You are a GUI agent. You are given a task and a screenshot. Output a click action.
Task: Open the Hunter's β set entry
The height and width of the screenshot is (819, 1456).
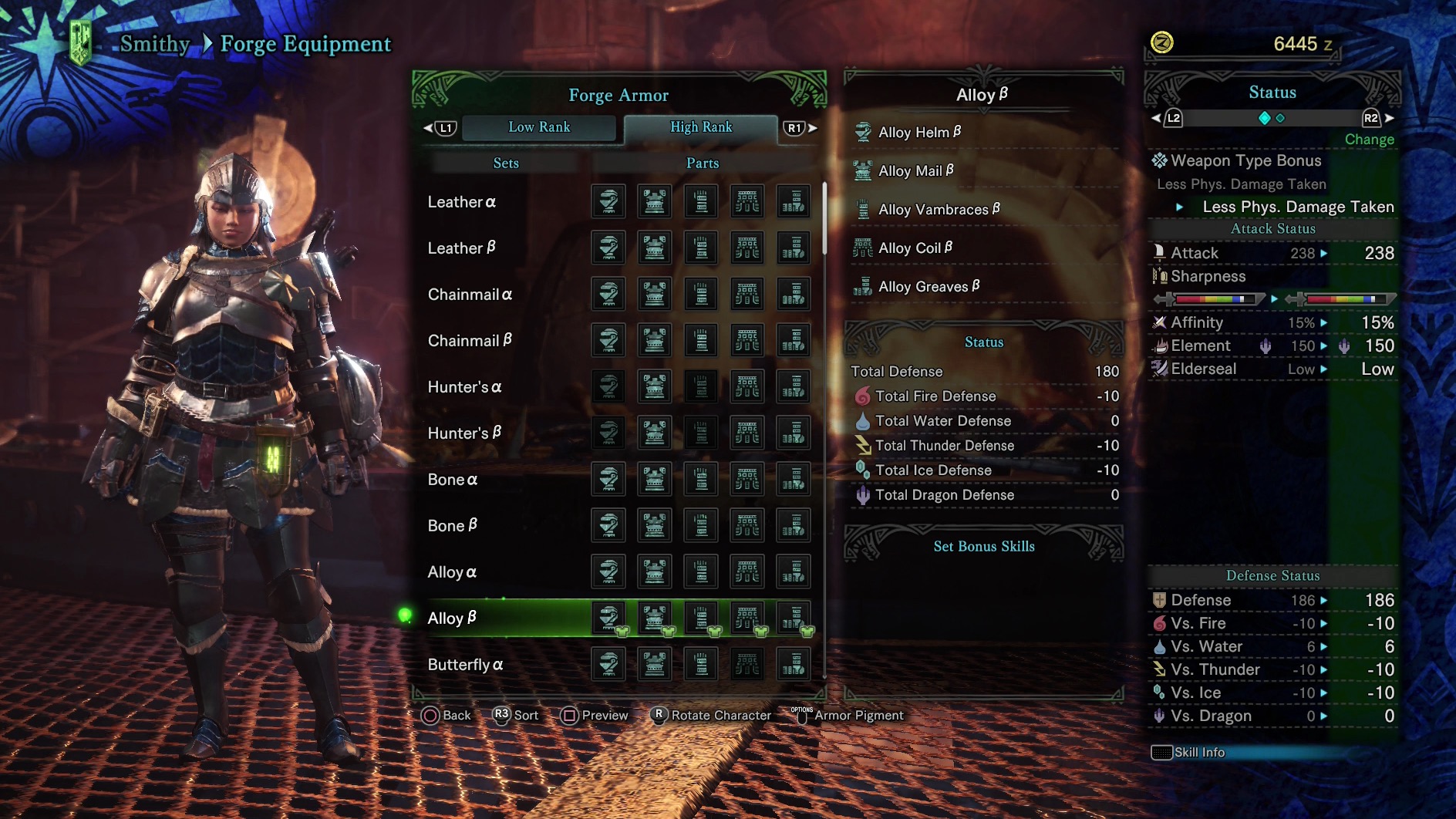[x=465, y=433]
